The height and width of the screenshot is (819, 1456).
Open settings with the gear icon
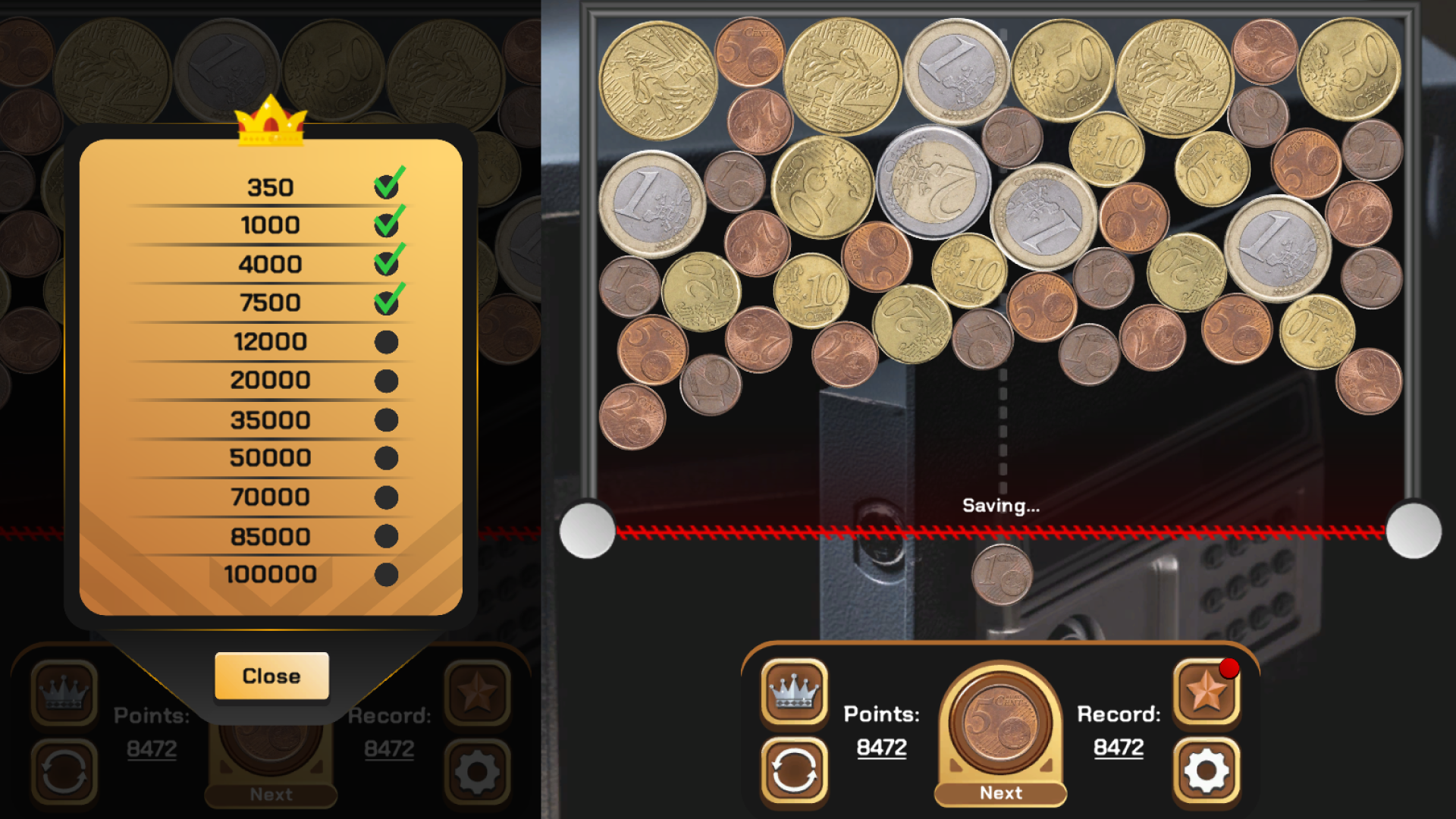tap(1207, 772)
